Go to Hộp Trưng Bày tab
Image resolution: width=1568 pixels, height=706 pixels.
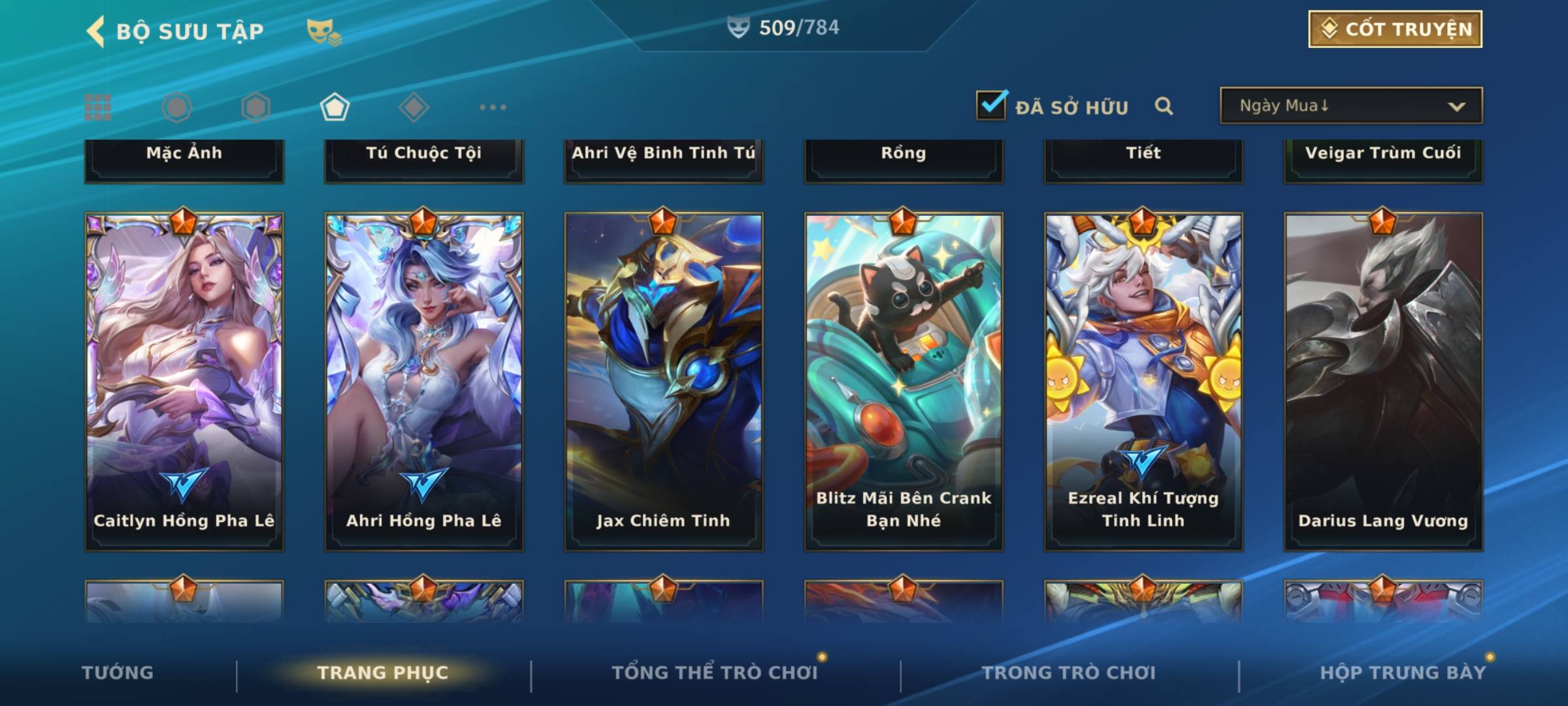1402,673
